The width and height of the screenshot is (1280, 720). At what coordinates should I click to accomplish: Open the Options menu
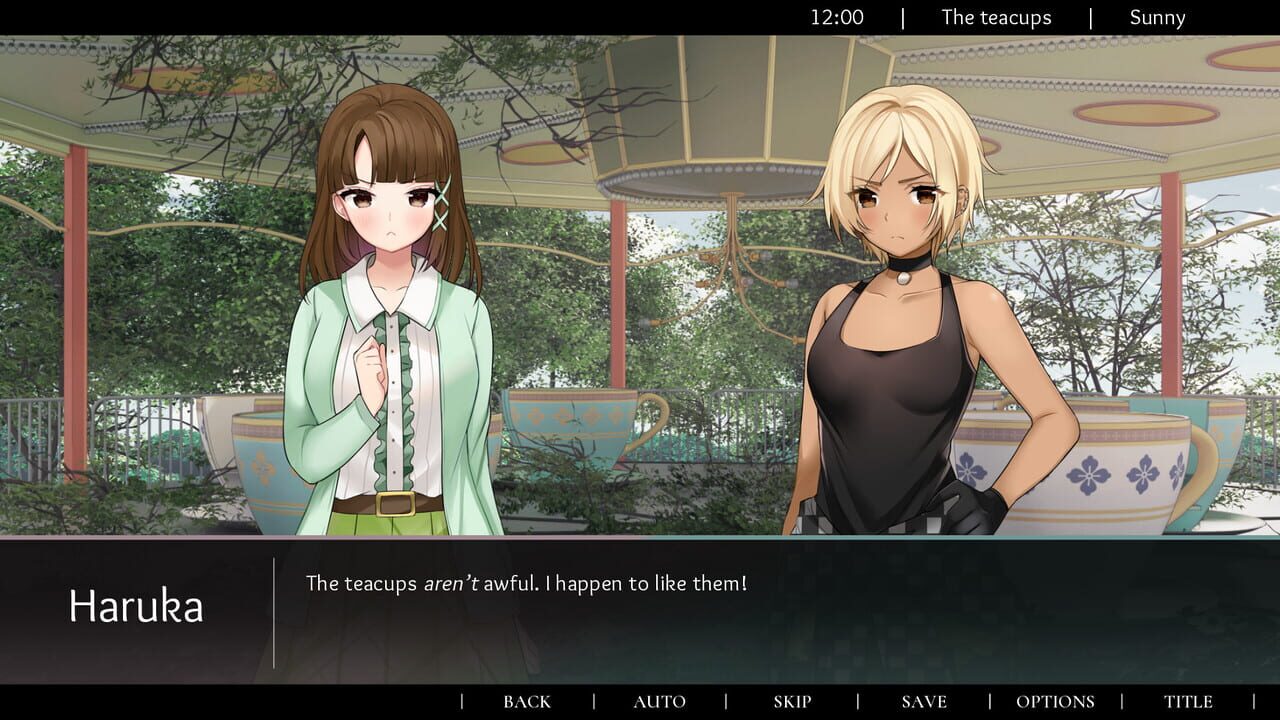point(1055,701)
